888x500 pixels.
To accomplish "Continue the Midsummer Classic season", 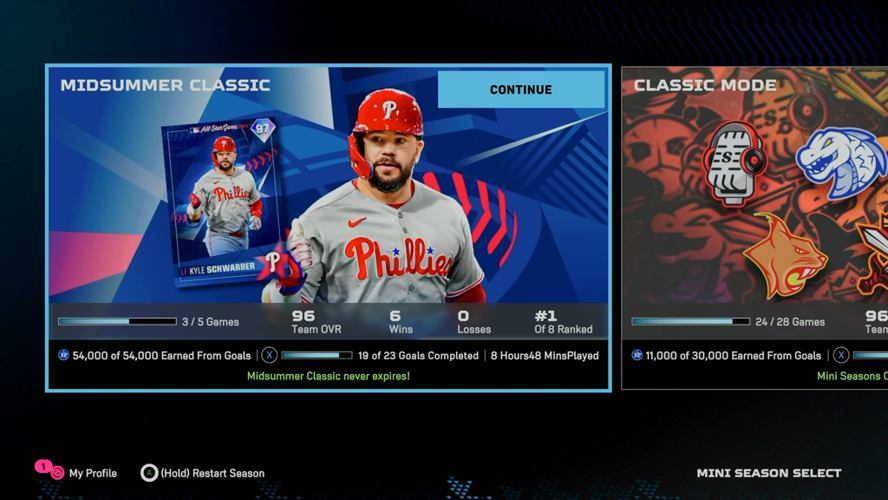I will [x=520, y=90].
